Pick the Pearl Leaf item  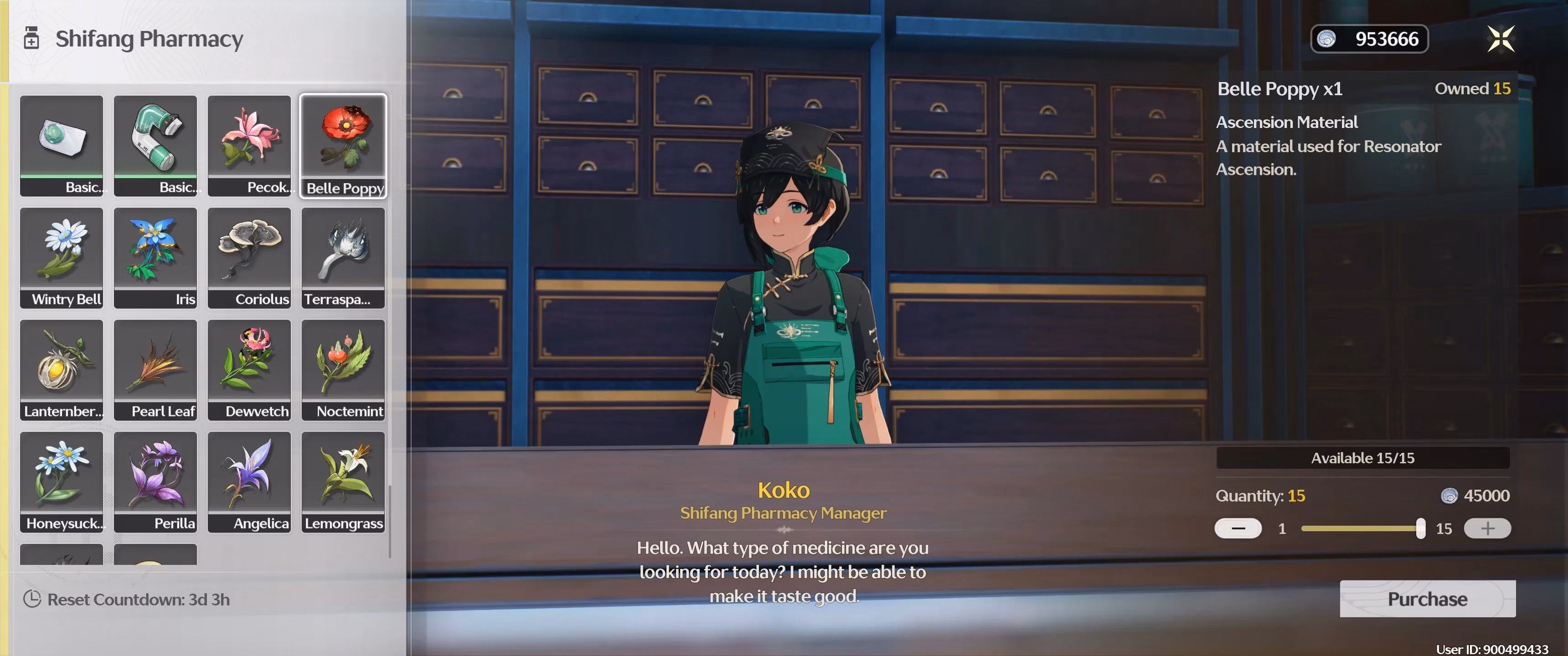point(155,369)
